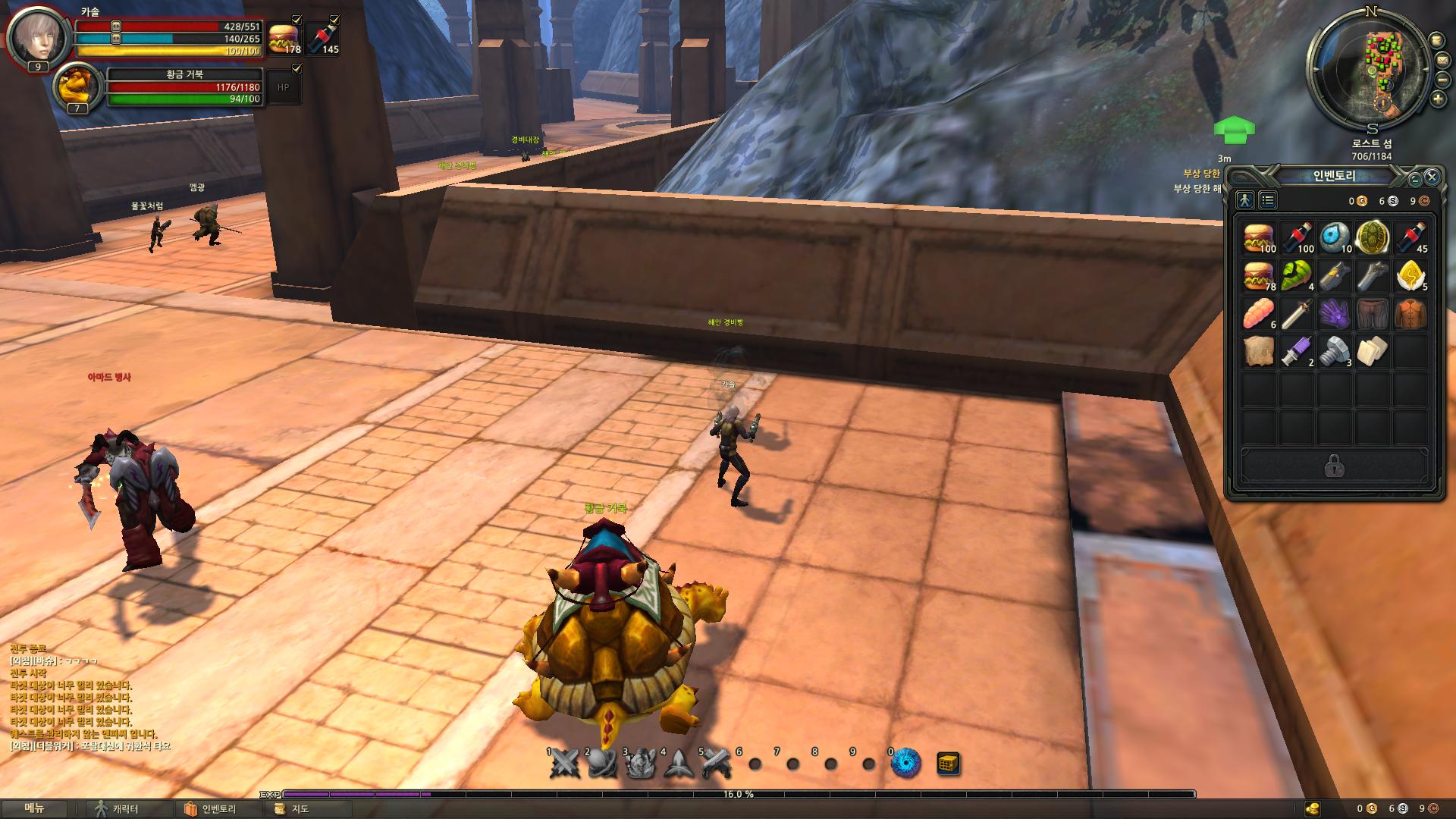
Task: Select the golden turtle shell item
Action: coord(1373,237)
